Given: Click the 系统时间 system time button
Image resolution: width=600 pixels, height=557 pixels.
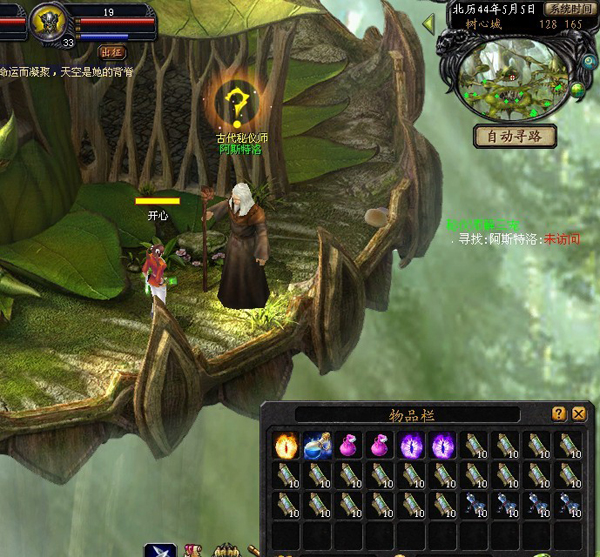Looking at the screenshot, I should [x=566, y=7].
